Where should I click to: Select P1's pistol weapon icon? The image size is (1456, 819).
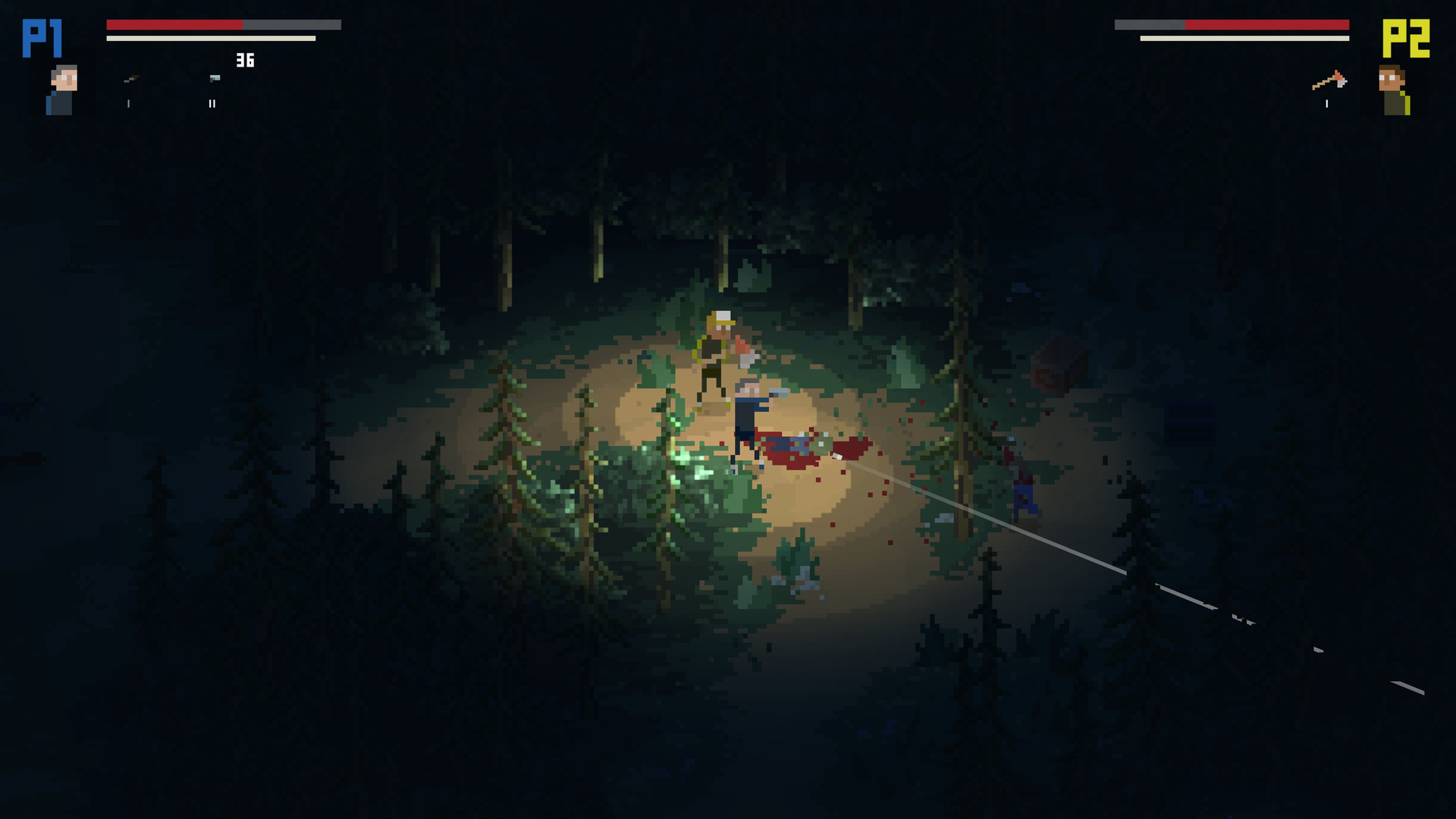(215, 78)
